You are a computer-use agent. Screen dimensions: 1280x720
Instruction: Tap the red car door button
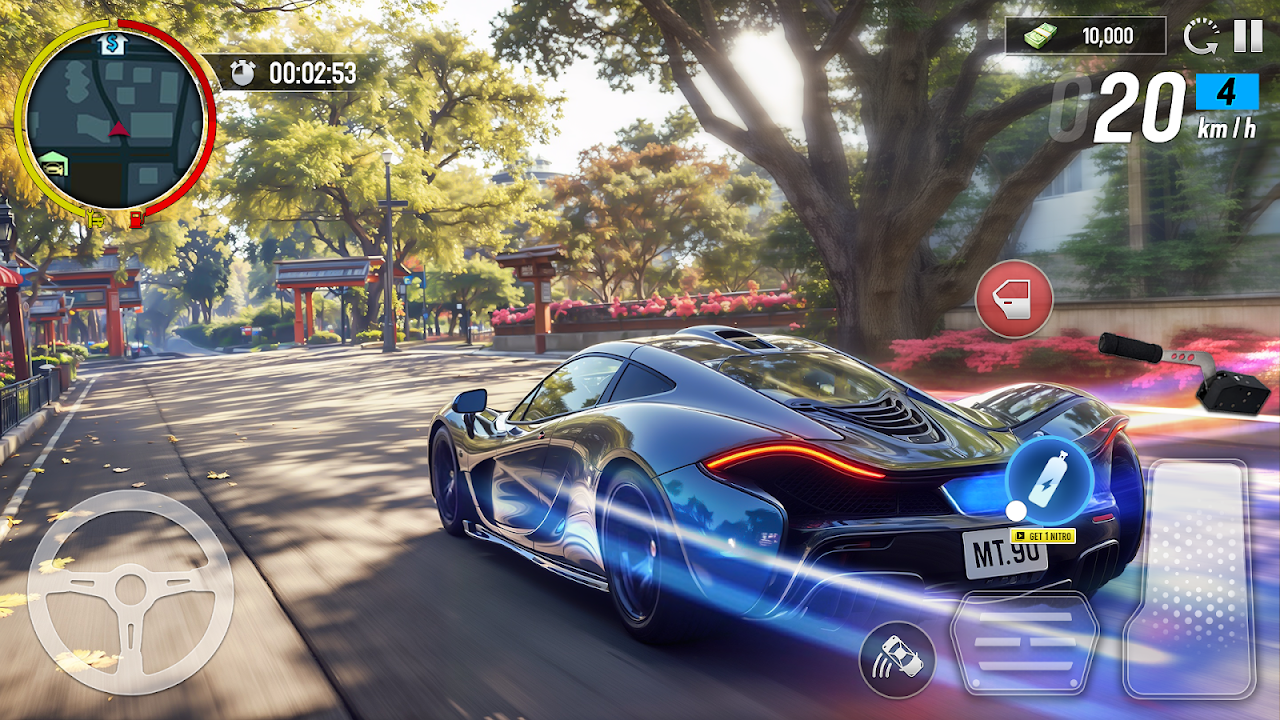[1014, 298]
